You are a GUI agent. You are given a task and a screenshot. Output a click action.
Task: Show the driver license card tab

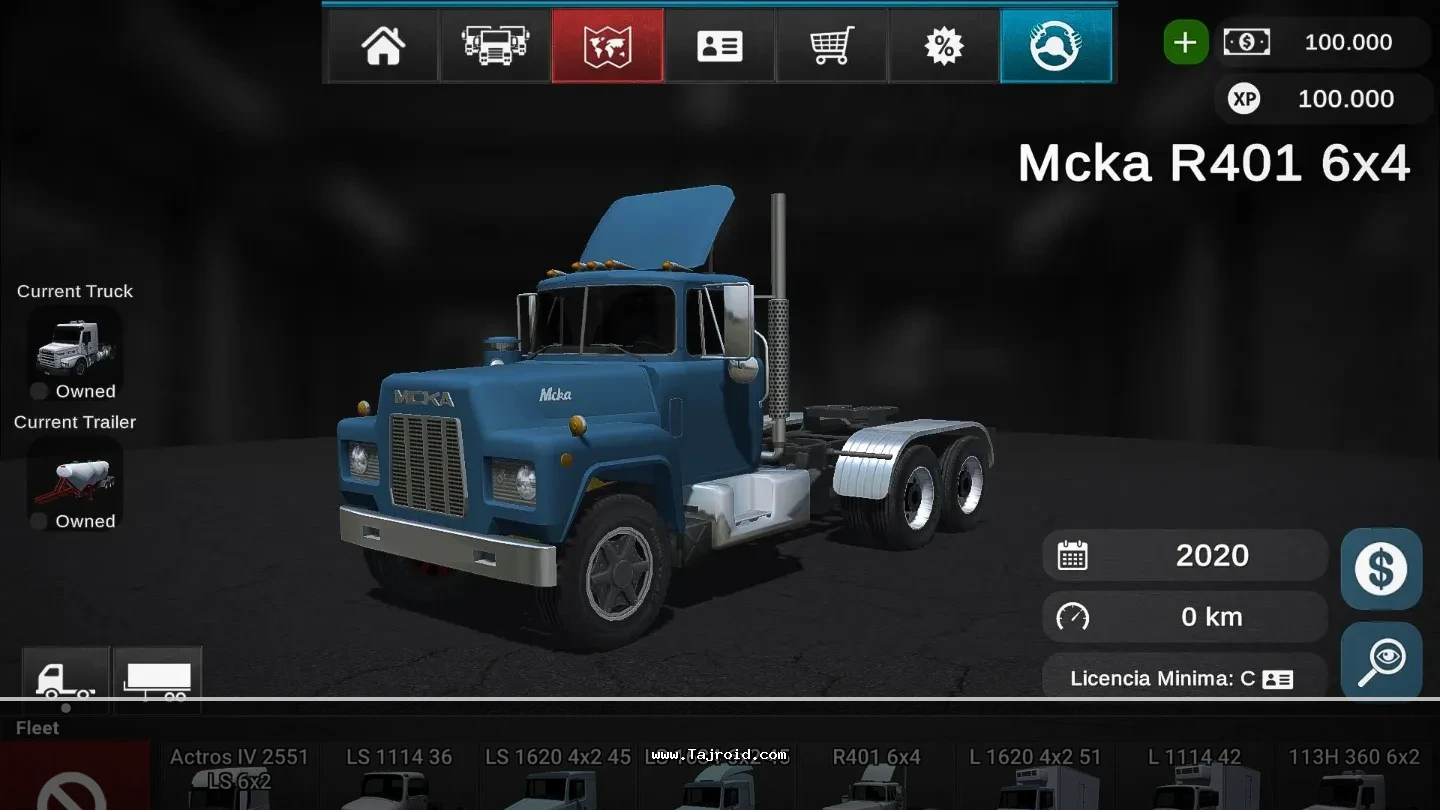pyautogui.click(x=719, y=46)
